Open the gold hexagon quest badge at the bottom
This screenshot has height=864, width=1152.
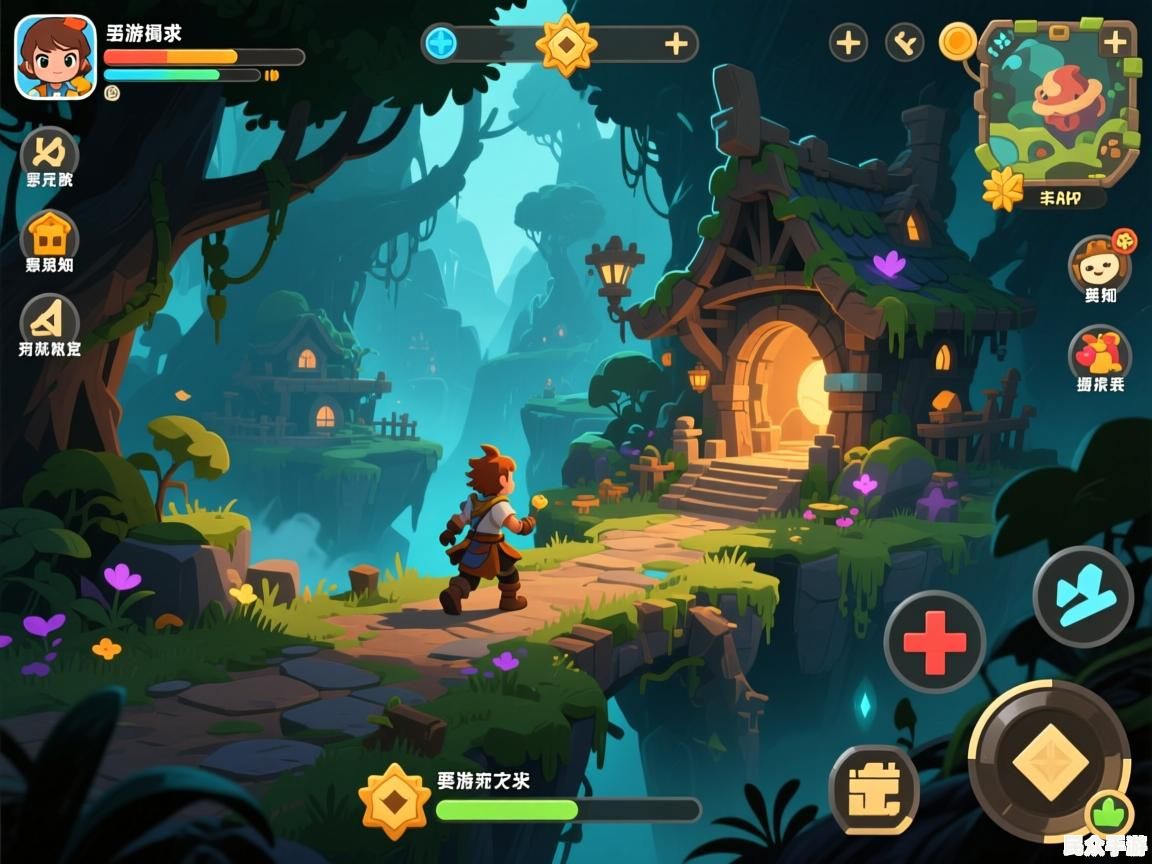click(394, 799)
